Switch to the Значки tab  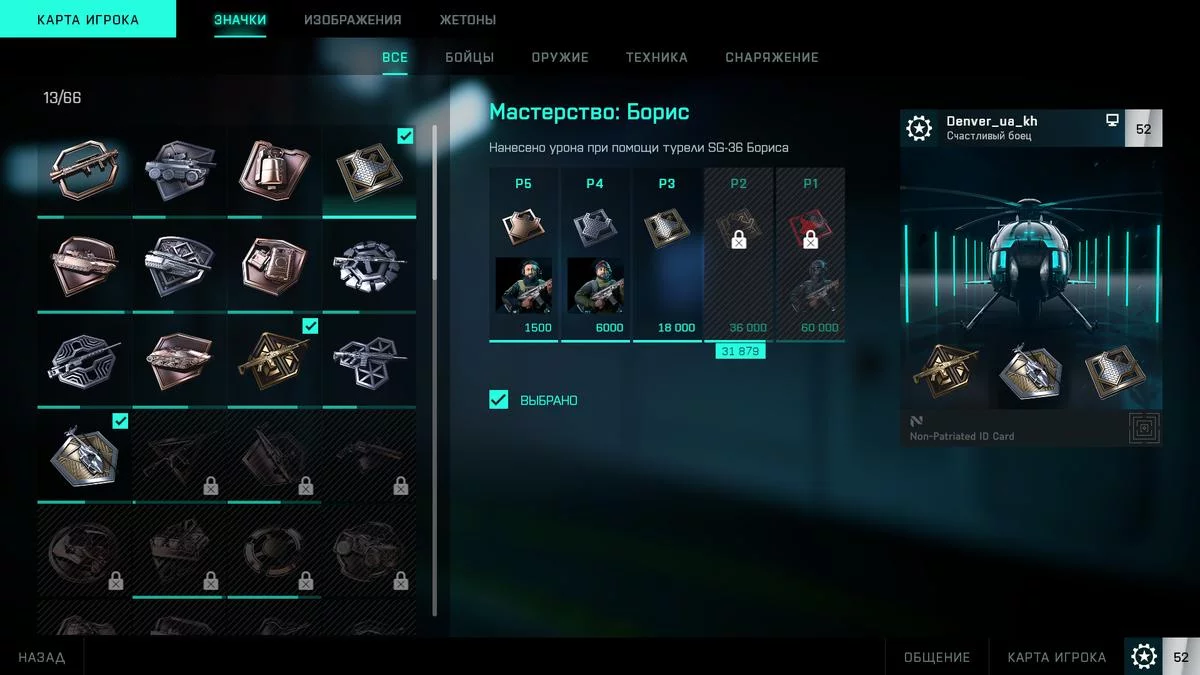pos(240,20)
